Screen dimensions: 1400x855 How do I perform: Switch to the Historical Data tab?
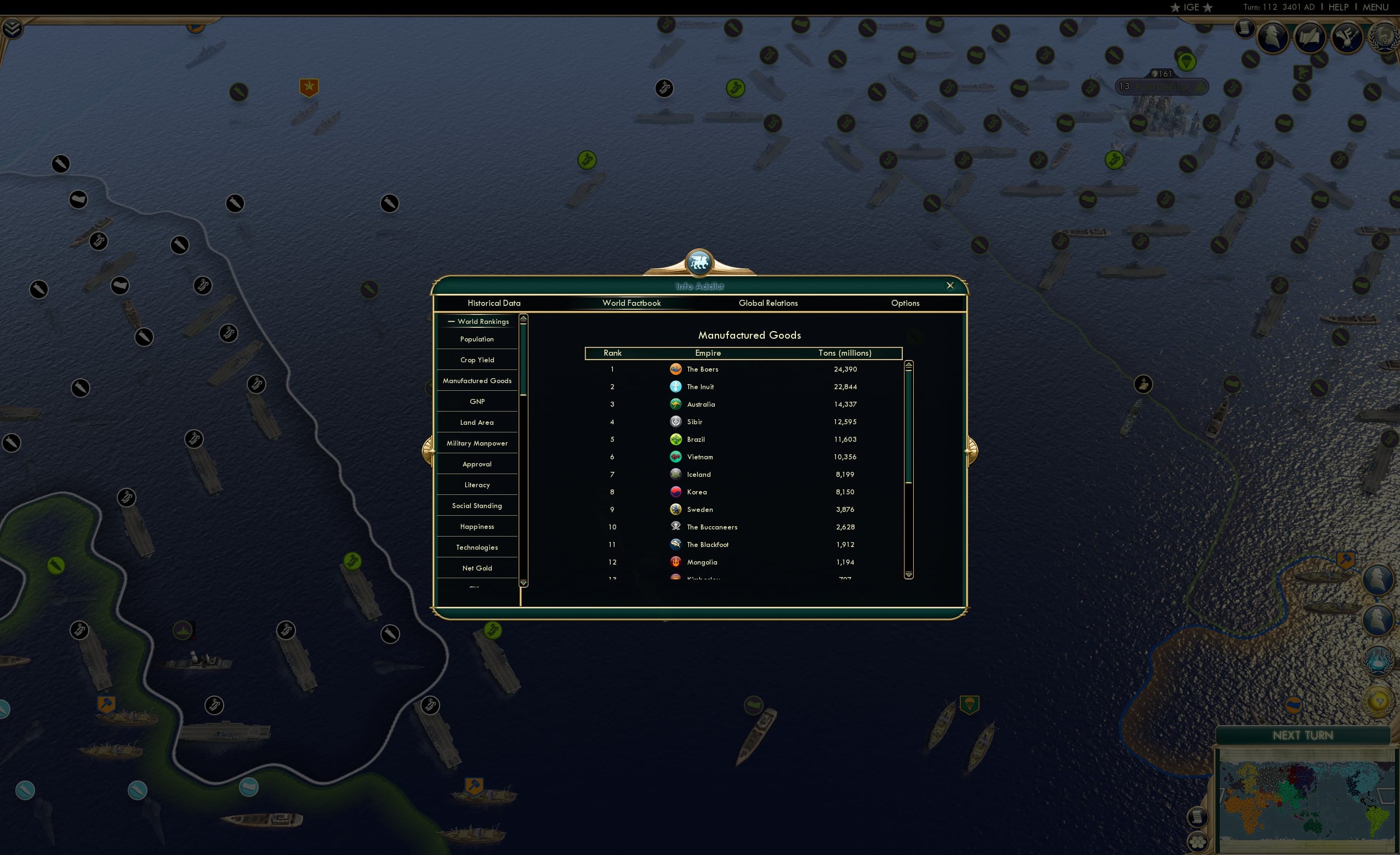[493, 303]
